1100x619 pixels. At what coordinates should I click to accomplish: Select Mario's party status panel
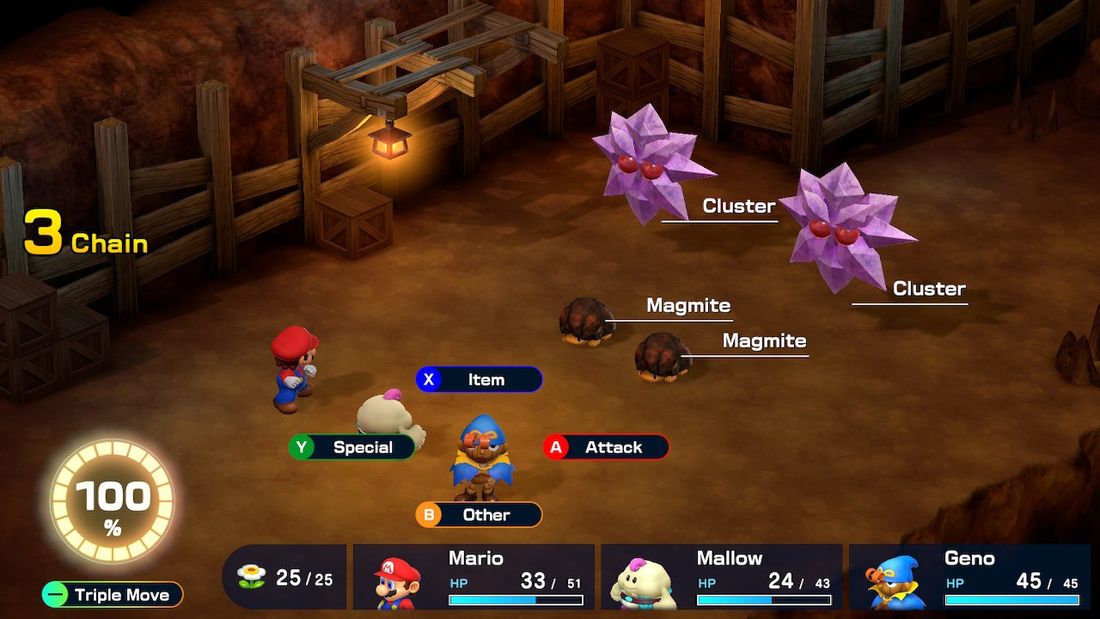474,577
